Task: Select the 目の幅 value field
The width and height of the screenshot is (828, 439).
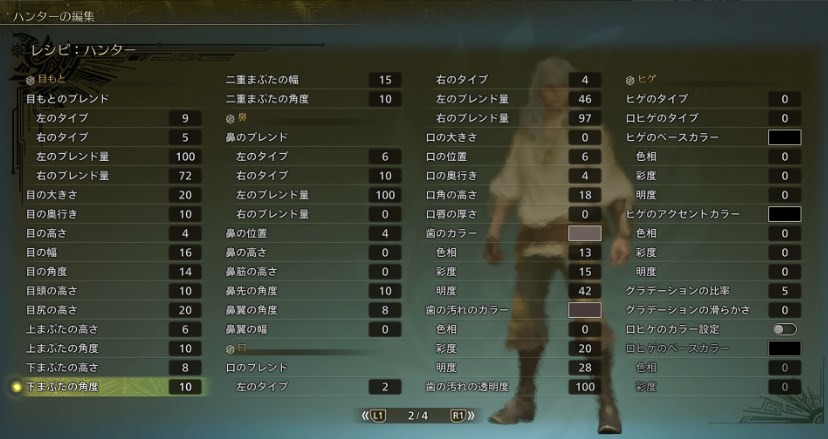Action: 185,252
